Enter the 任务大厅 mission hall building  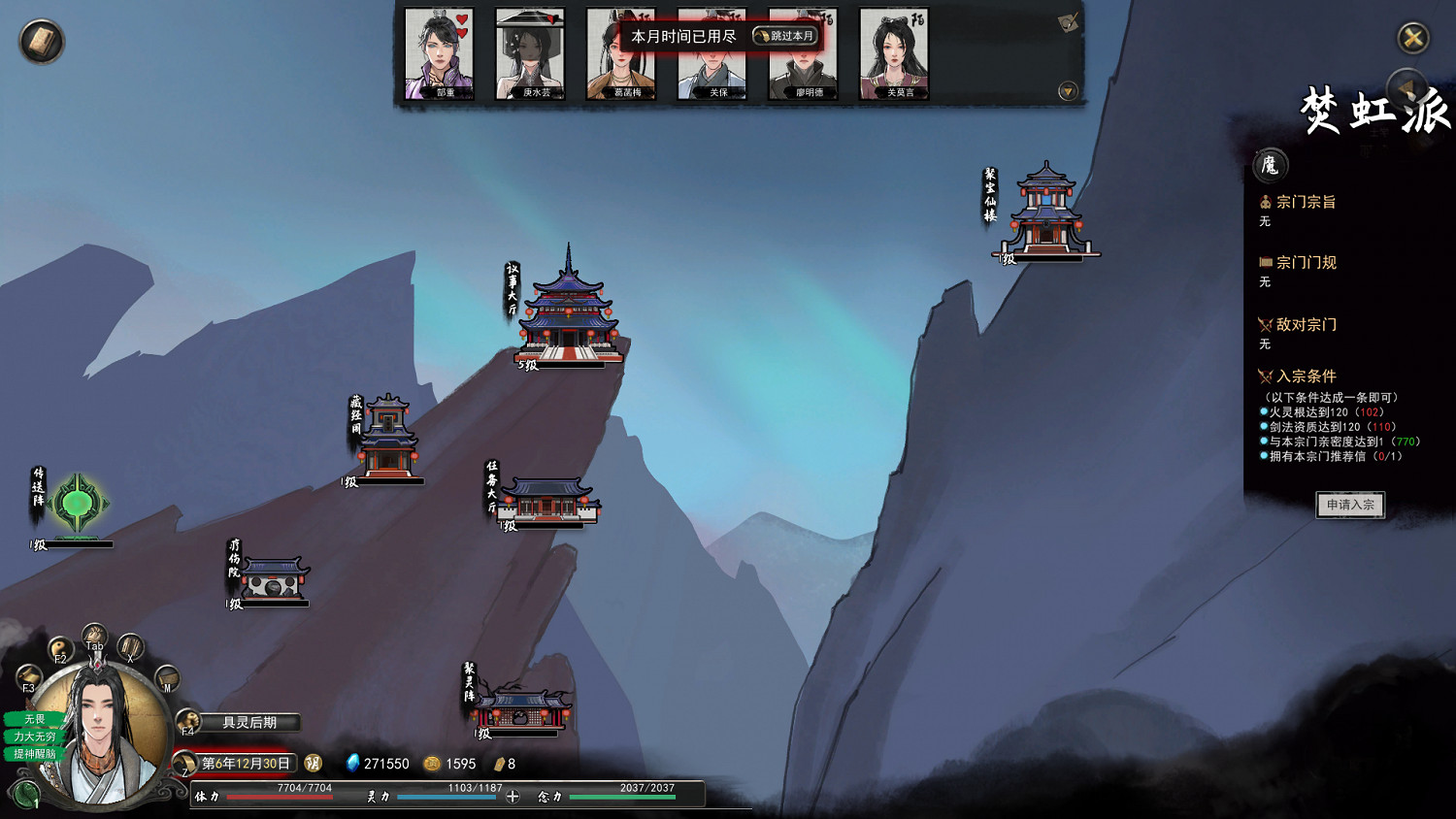tap(548, 500)
